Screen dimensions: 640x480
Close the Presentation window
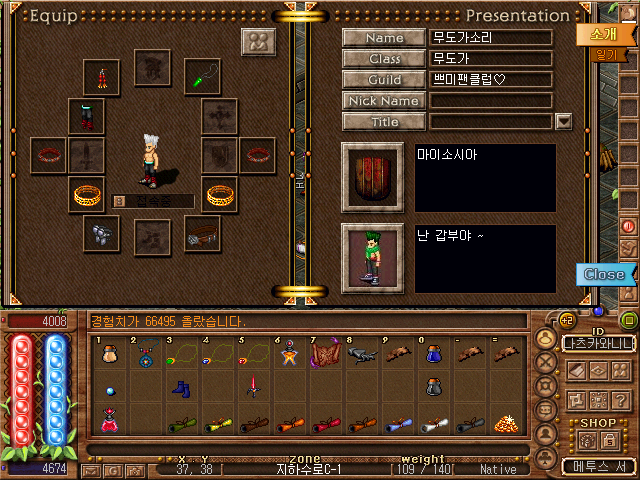(603, 274)
